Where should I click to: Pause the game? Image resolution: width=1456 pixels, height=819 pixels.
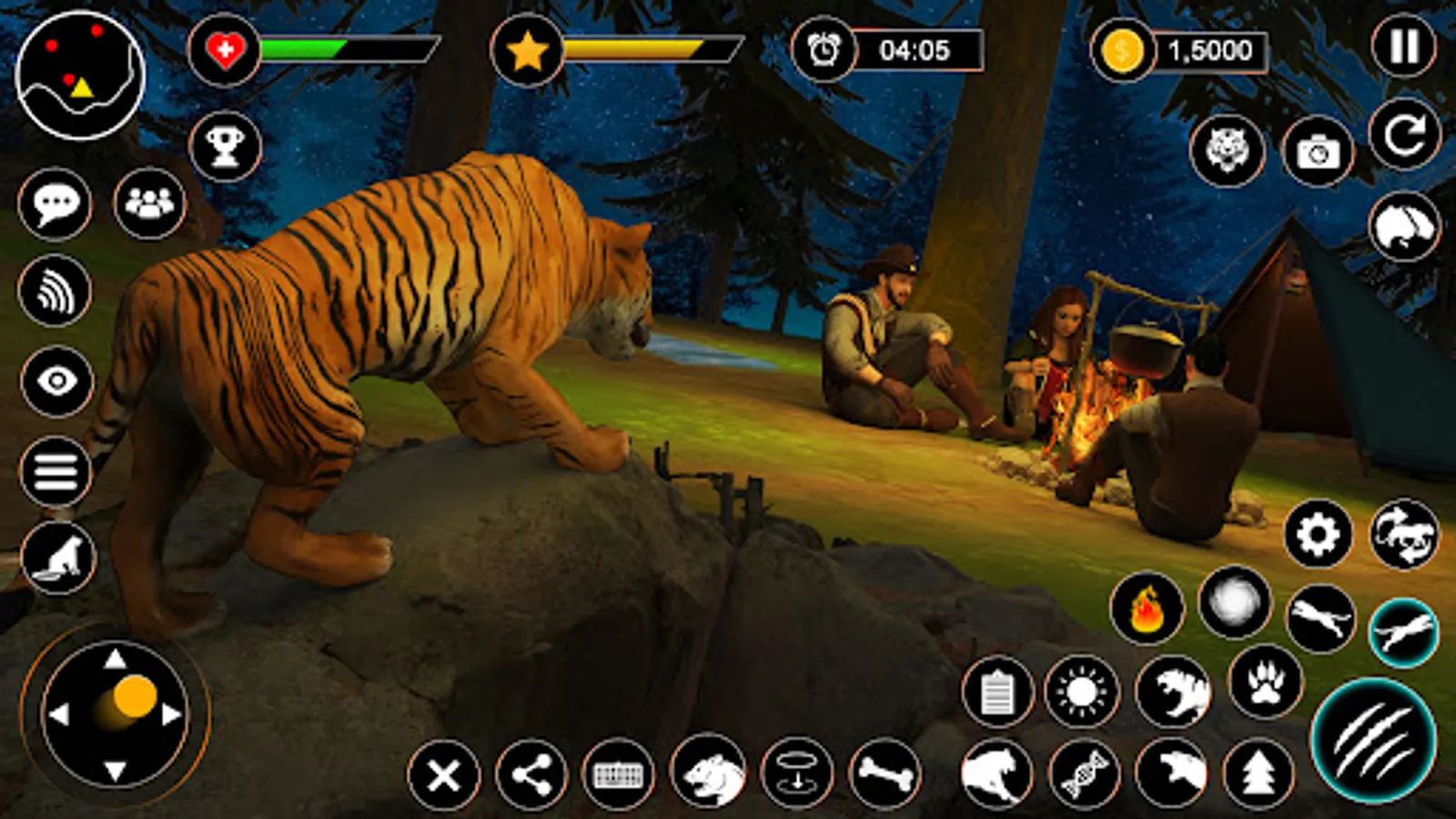point(1403,46)
